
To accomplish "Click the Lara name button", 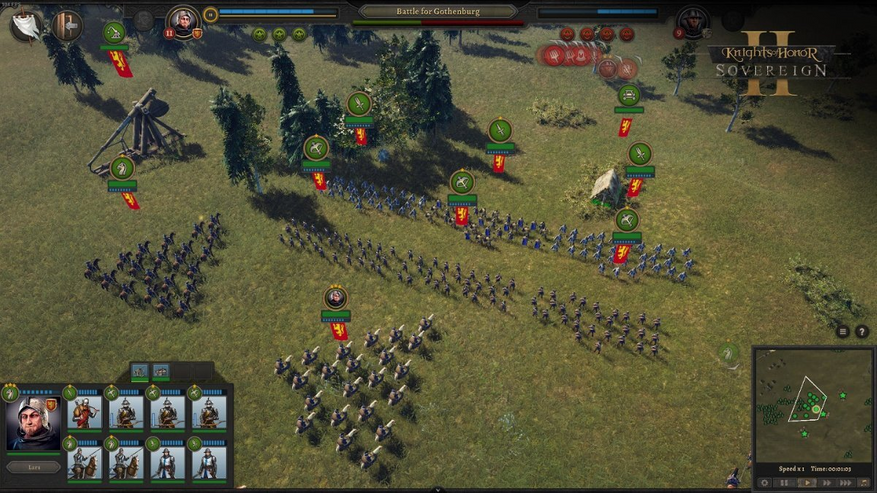I will pos(33,467).
